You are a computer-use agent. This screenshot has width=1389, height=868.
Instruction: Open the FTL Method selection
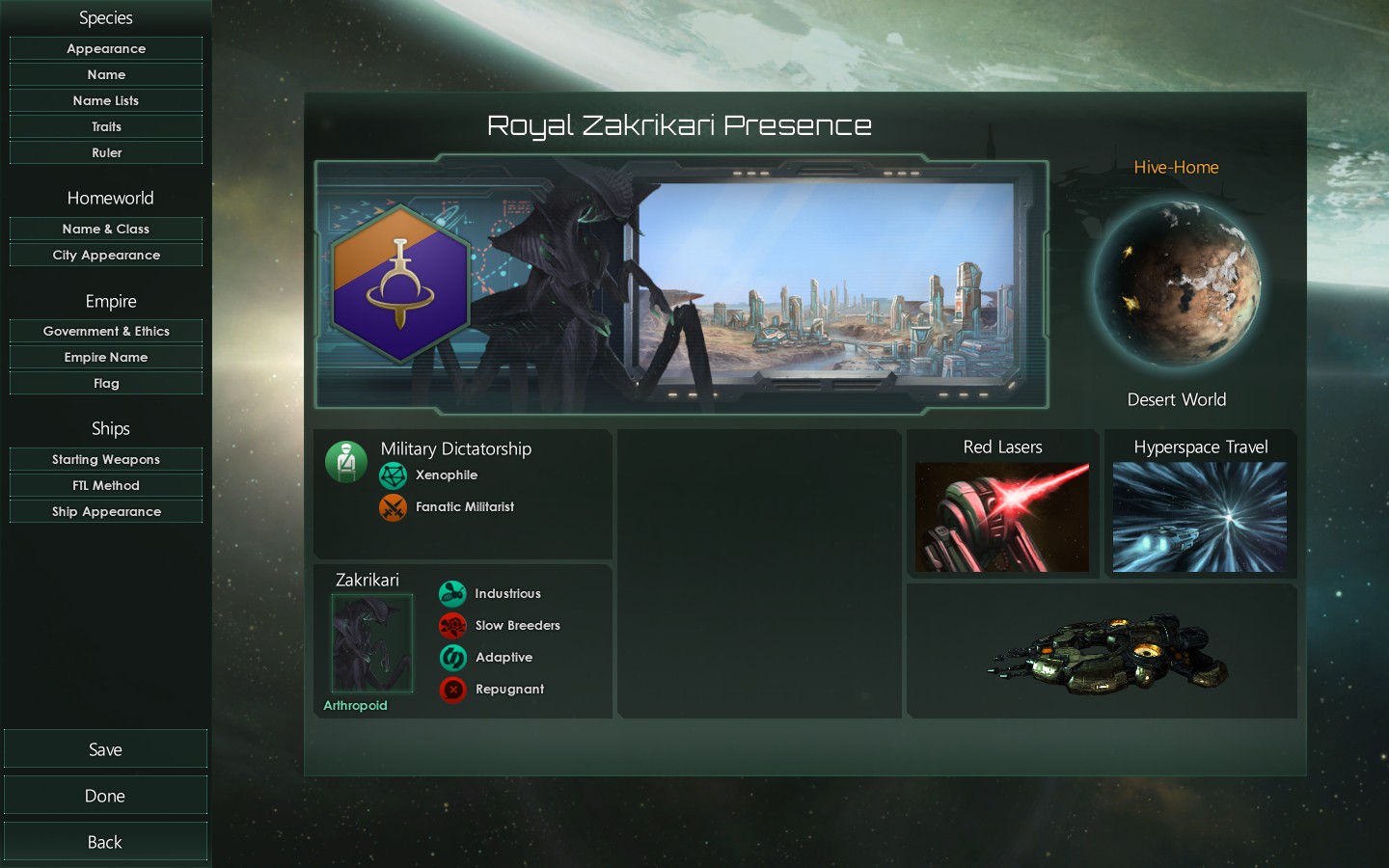[x=106, y=485]
